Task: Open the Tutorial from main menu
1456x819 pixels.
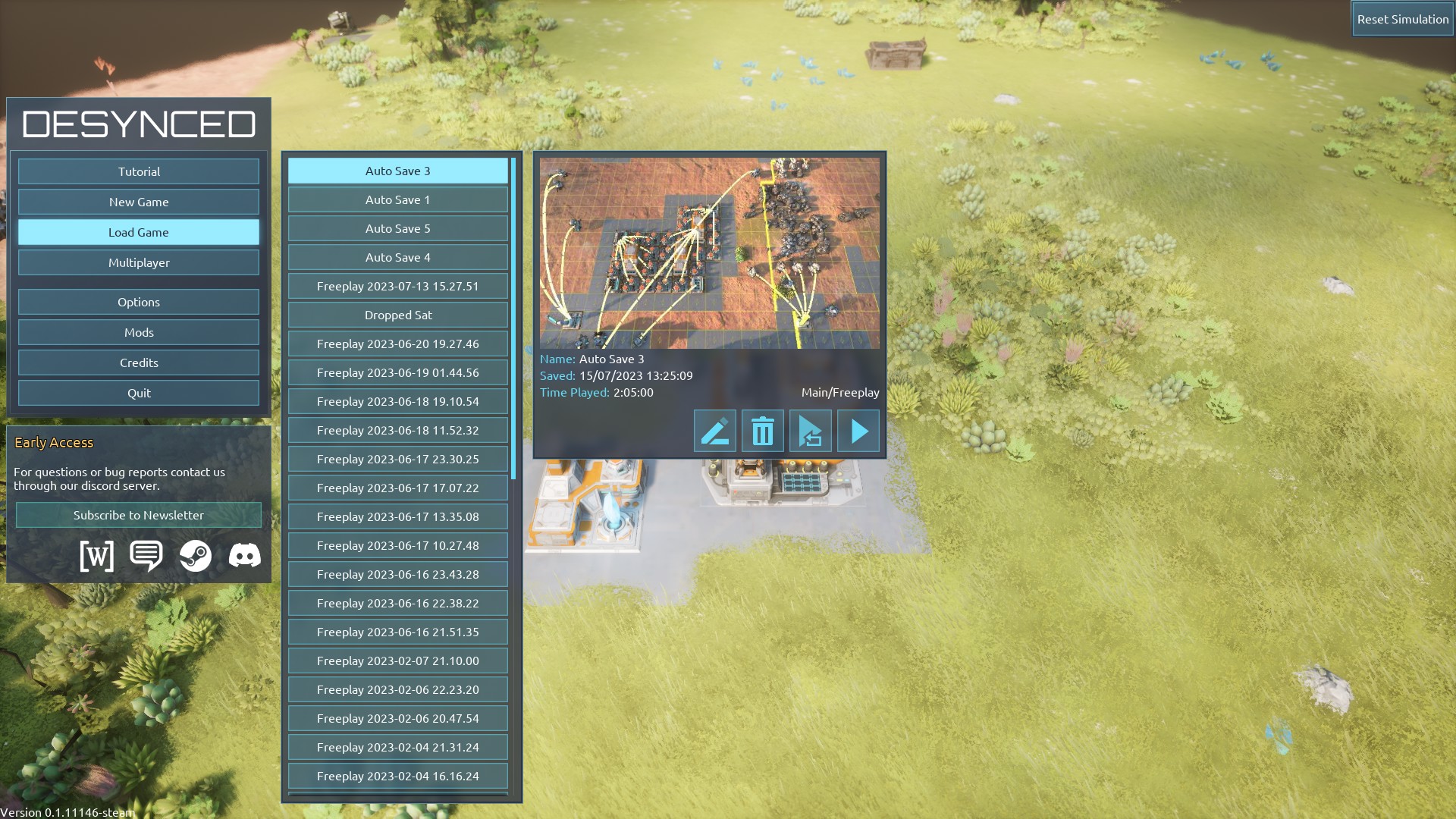Action: pos(139,171)
